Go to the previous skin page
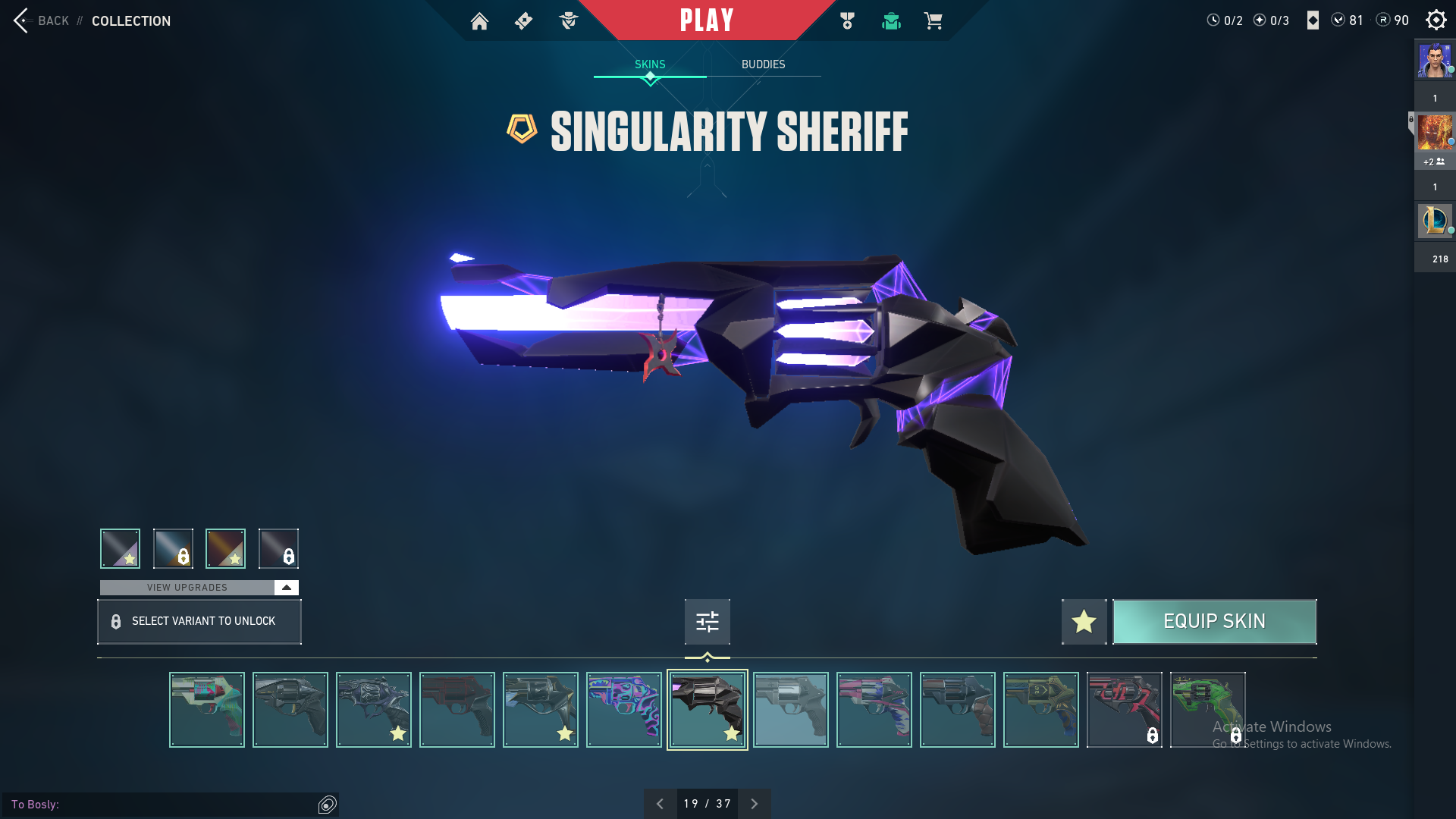 (x=660, y=804)
